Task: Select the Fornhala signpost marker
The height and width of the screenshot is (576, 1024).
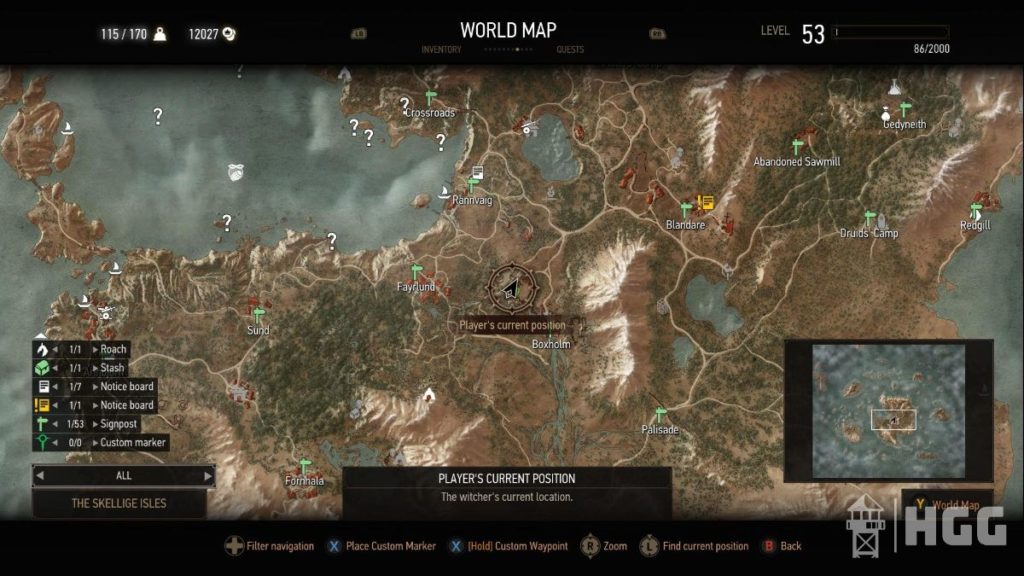Action: 305,466
